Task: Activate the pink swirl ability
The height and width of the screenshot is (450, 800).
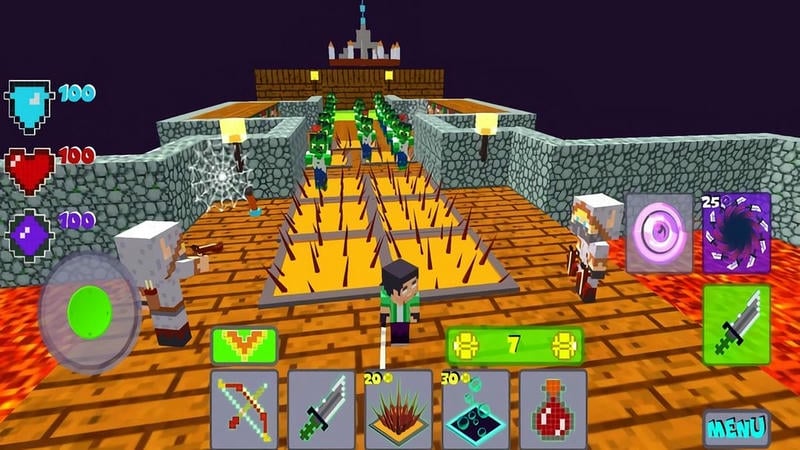Action: point(659,232)
